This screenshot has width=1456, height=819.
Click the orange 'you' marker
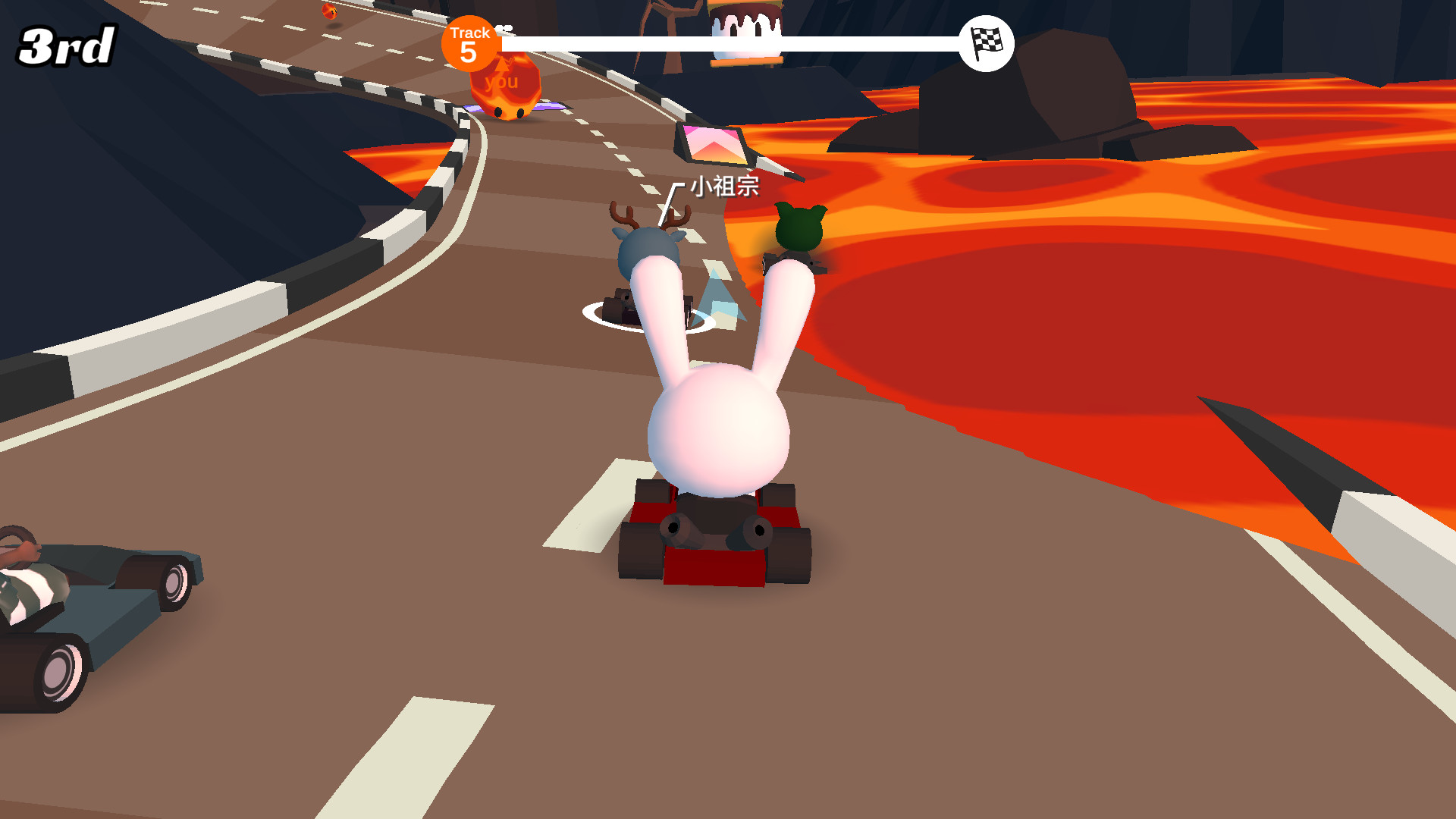(x=501, y=82)
